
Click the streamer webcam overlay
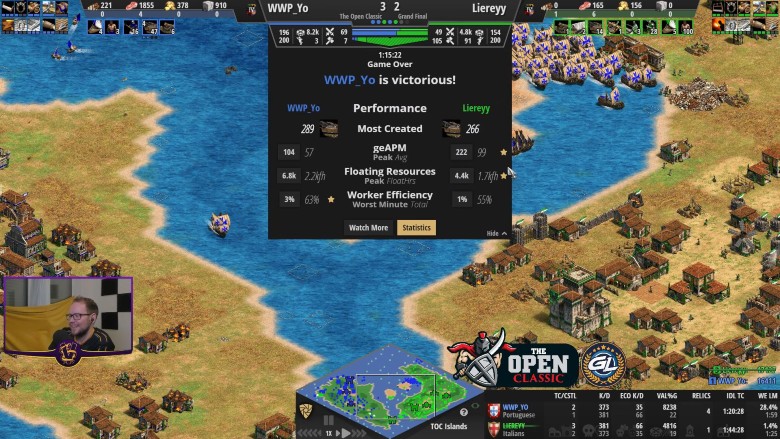[x=67, y=315]
